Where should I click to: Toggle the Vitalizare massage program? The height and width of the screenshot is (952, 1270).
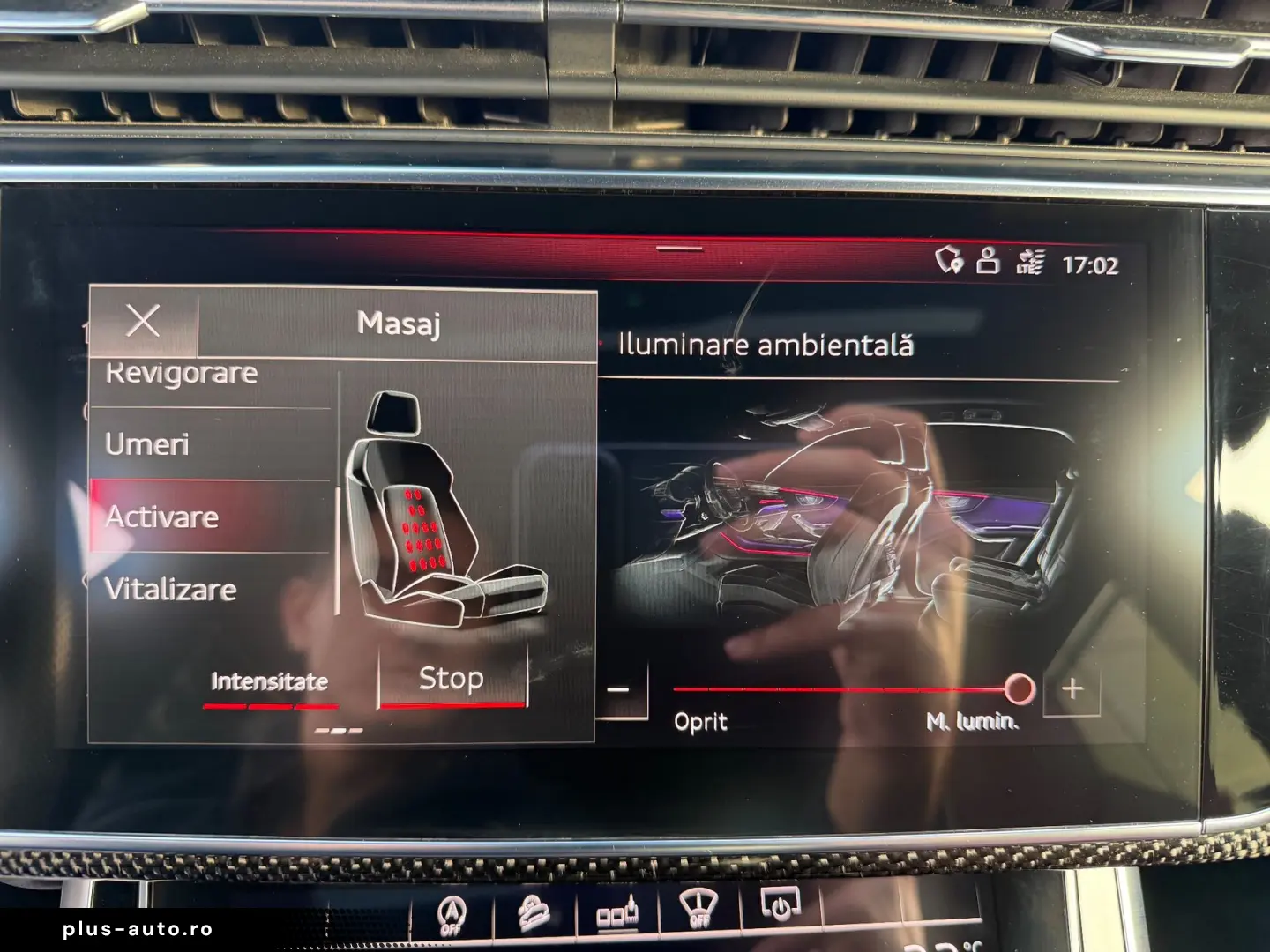coord(170,589)
